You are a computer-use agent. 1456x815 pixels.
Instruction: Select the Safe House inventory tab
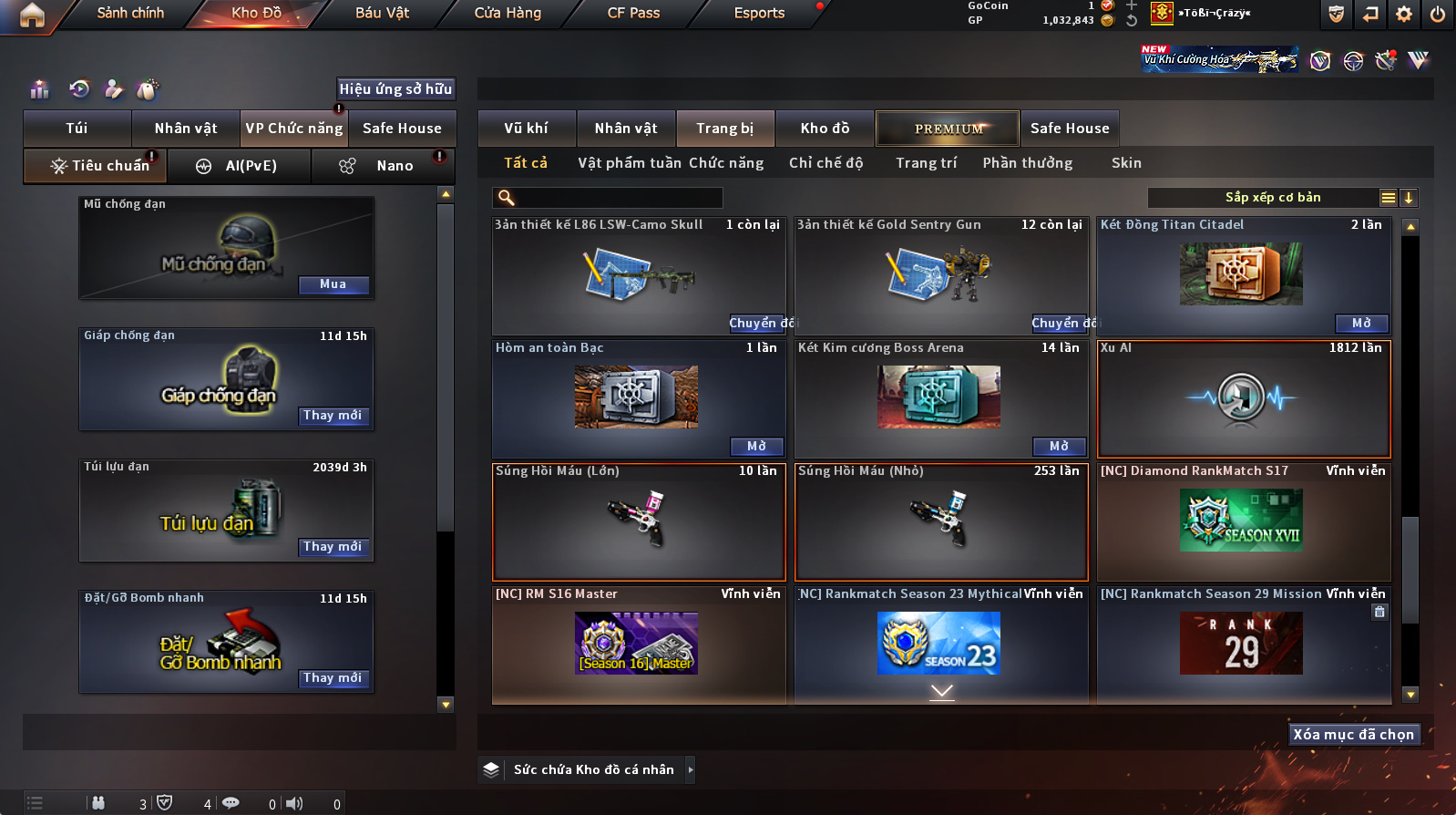click(1070, 129)
